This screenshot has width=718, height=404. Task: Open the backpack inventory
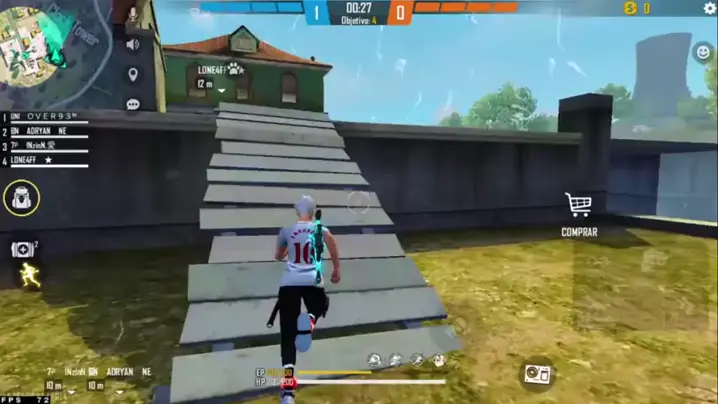point(21,198)
